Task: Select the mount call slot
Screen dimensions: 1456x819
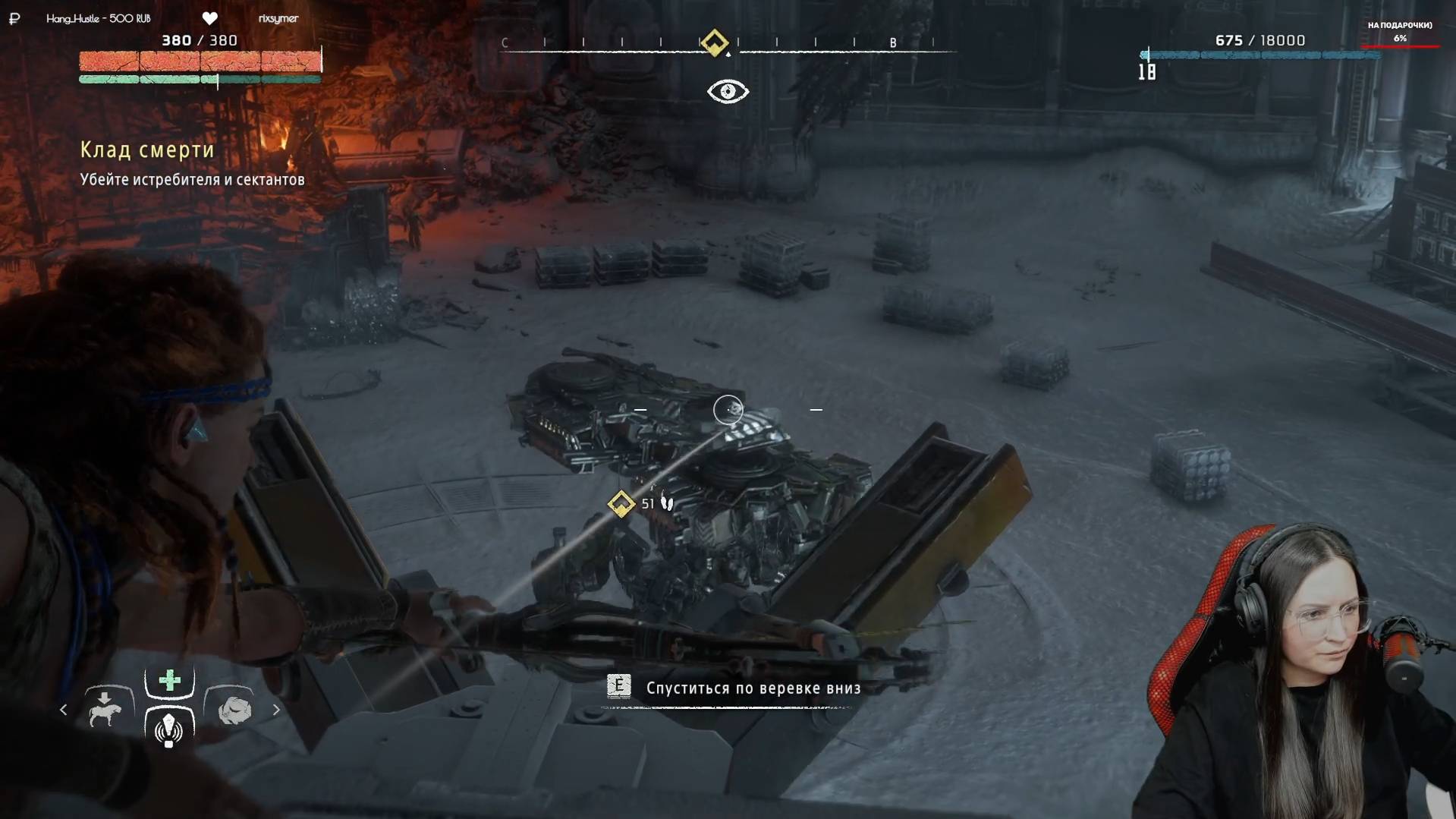Action: pyautogui.click(x=105, y=710)
